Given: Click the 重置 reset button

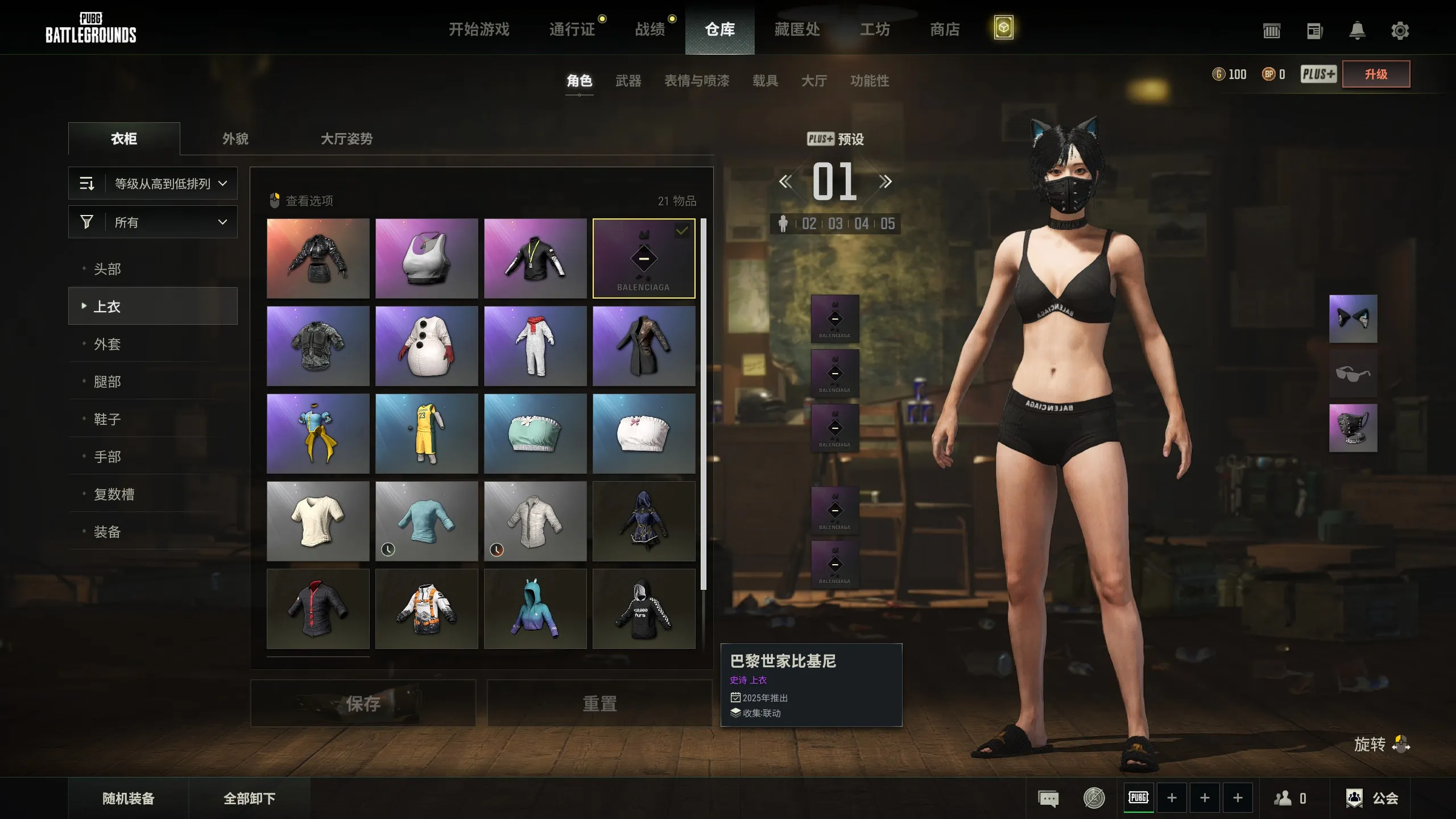Looking at the screenshot, I should pyautogui.click(x=599, y=704).
